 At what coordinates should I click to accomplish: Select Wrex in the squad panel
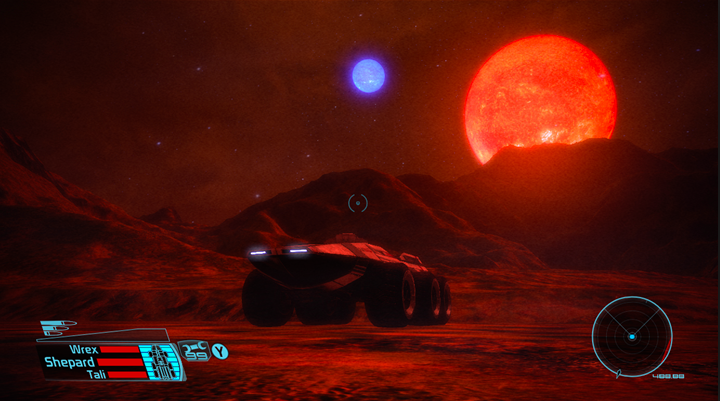tap(83, 349)
